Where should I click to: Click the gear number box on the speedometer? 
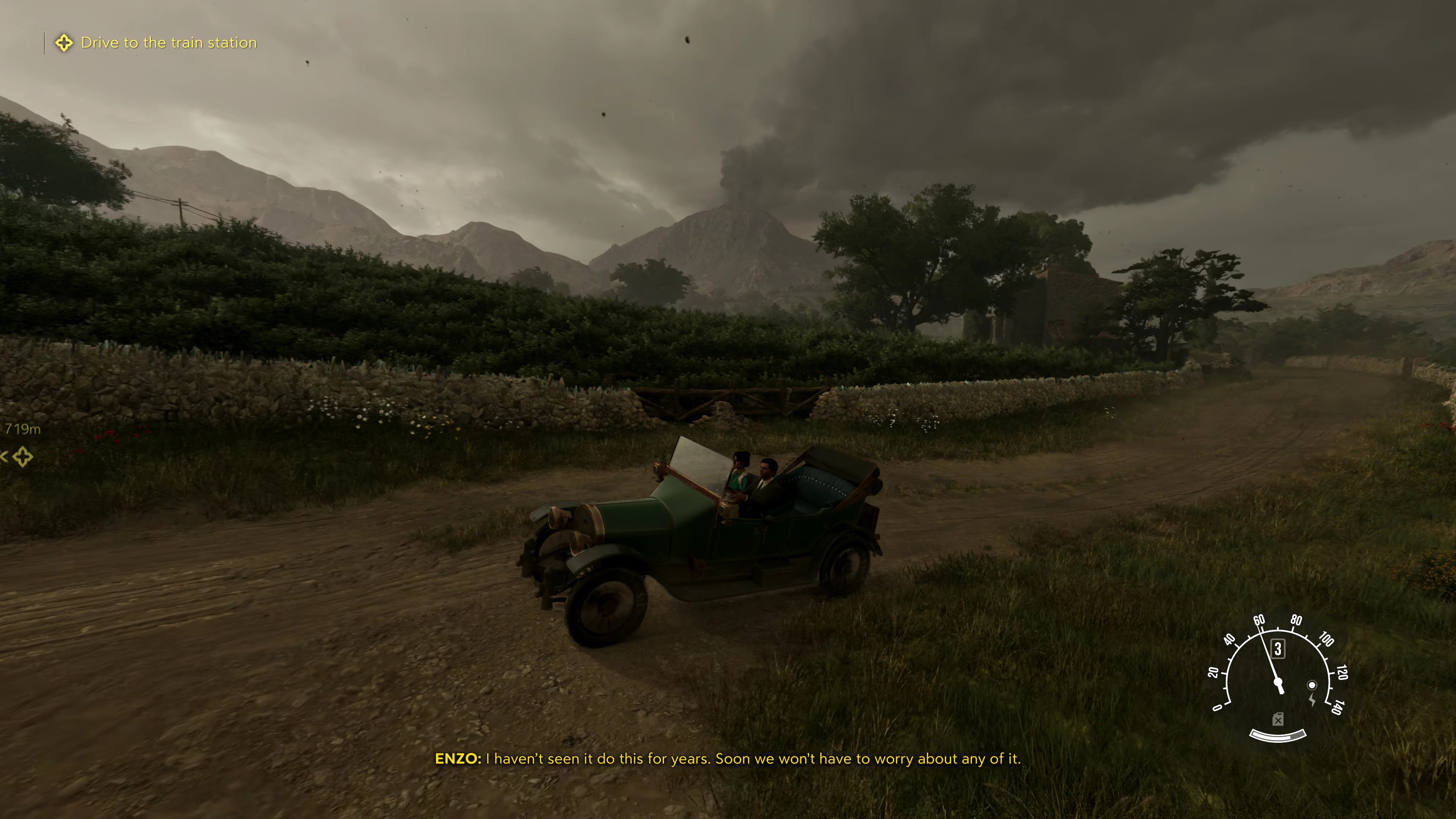click(1277, 648)
